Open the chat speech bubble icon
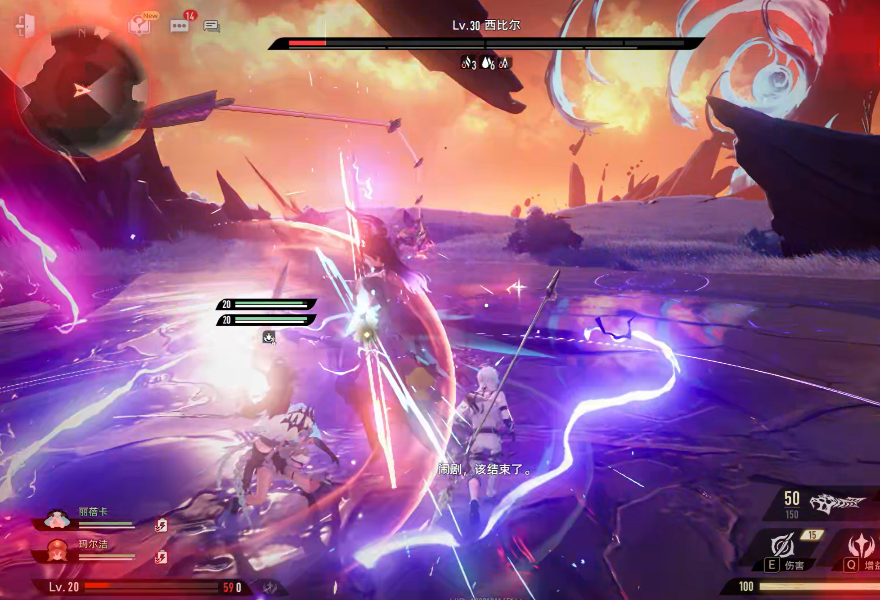 click(x=211, y=27)
